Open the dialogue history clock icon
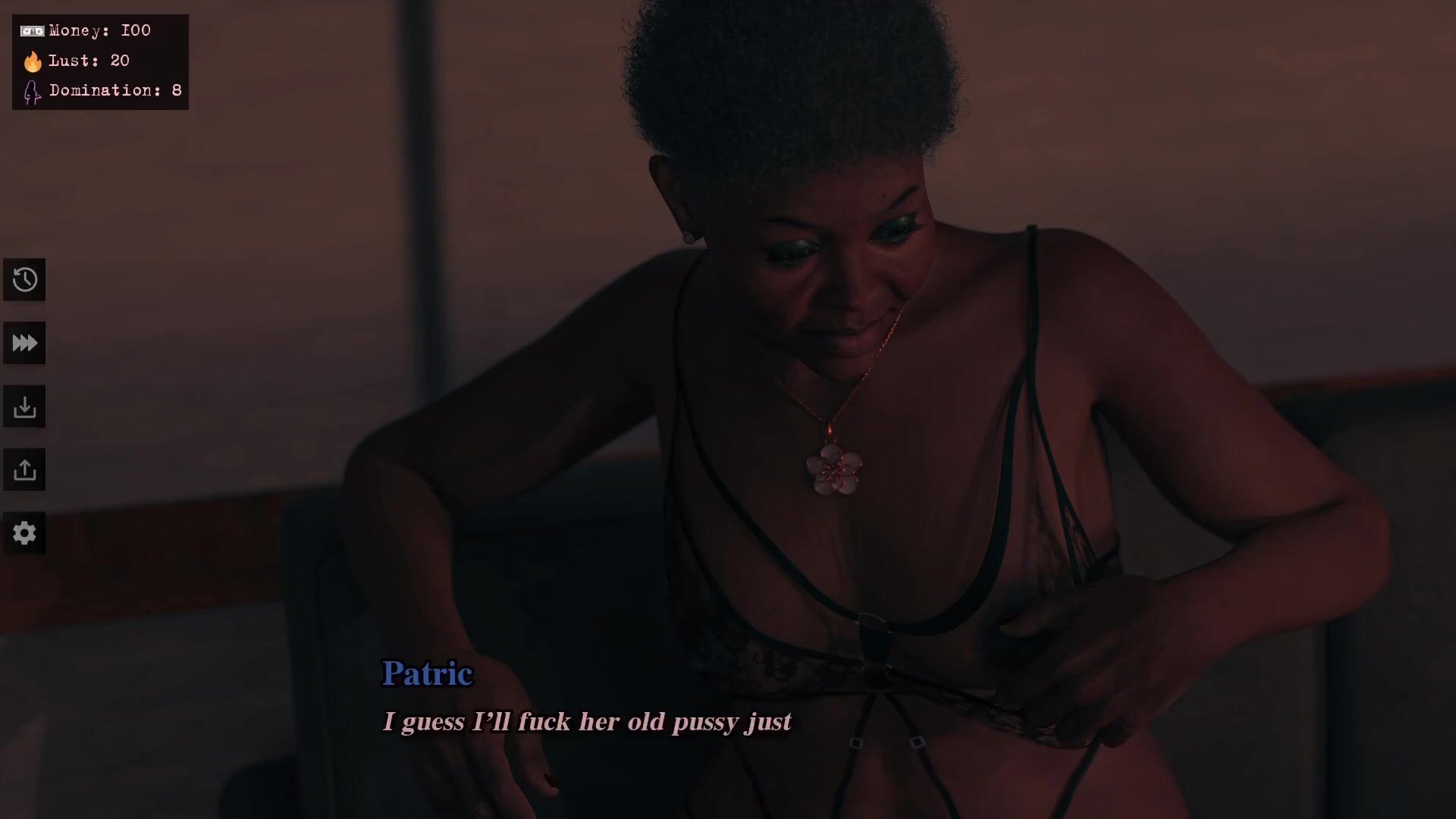Viewport: 1456px width, 819px height. click(x=24, y=280)
